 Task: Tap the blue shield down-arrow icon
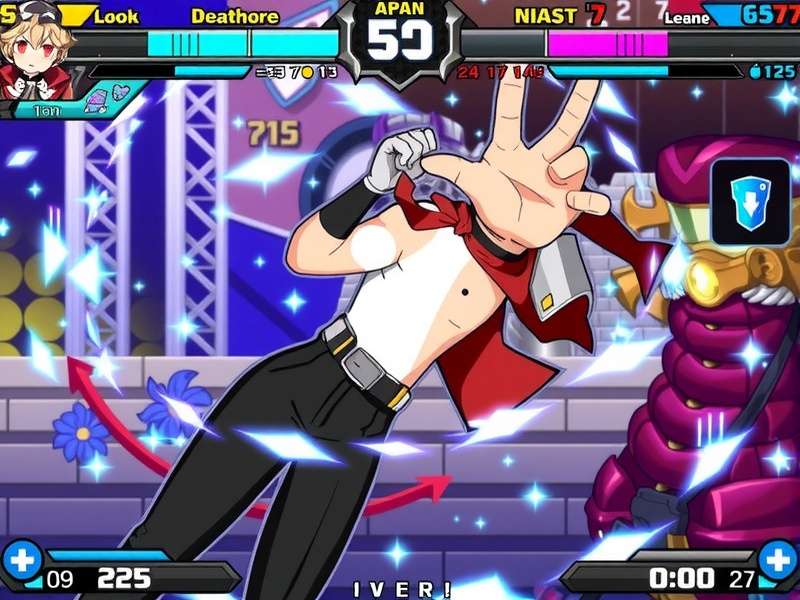(750, 203)
